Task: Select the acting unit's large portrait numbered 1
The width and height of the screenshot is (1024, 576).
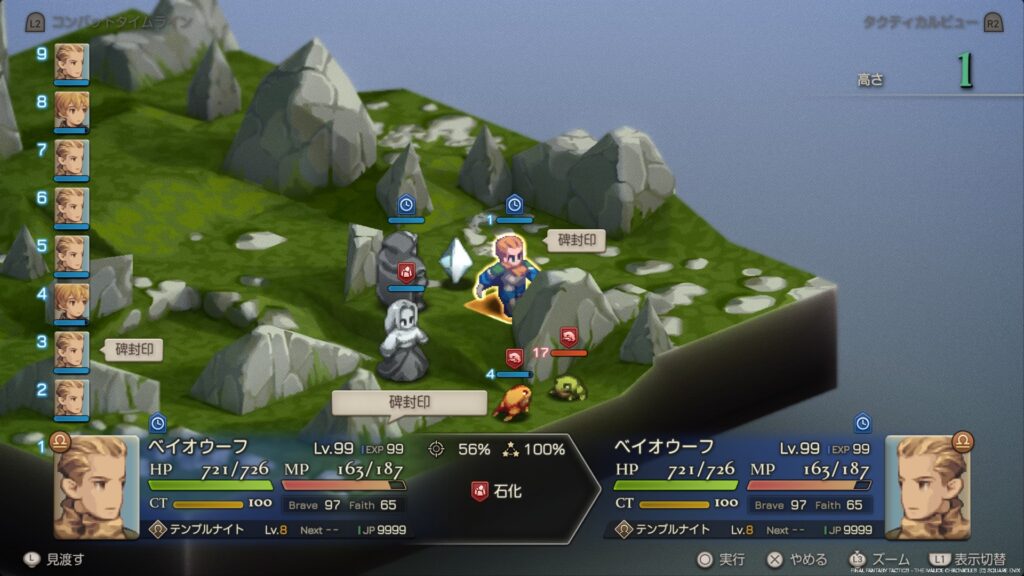Action: (95, 487)
